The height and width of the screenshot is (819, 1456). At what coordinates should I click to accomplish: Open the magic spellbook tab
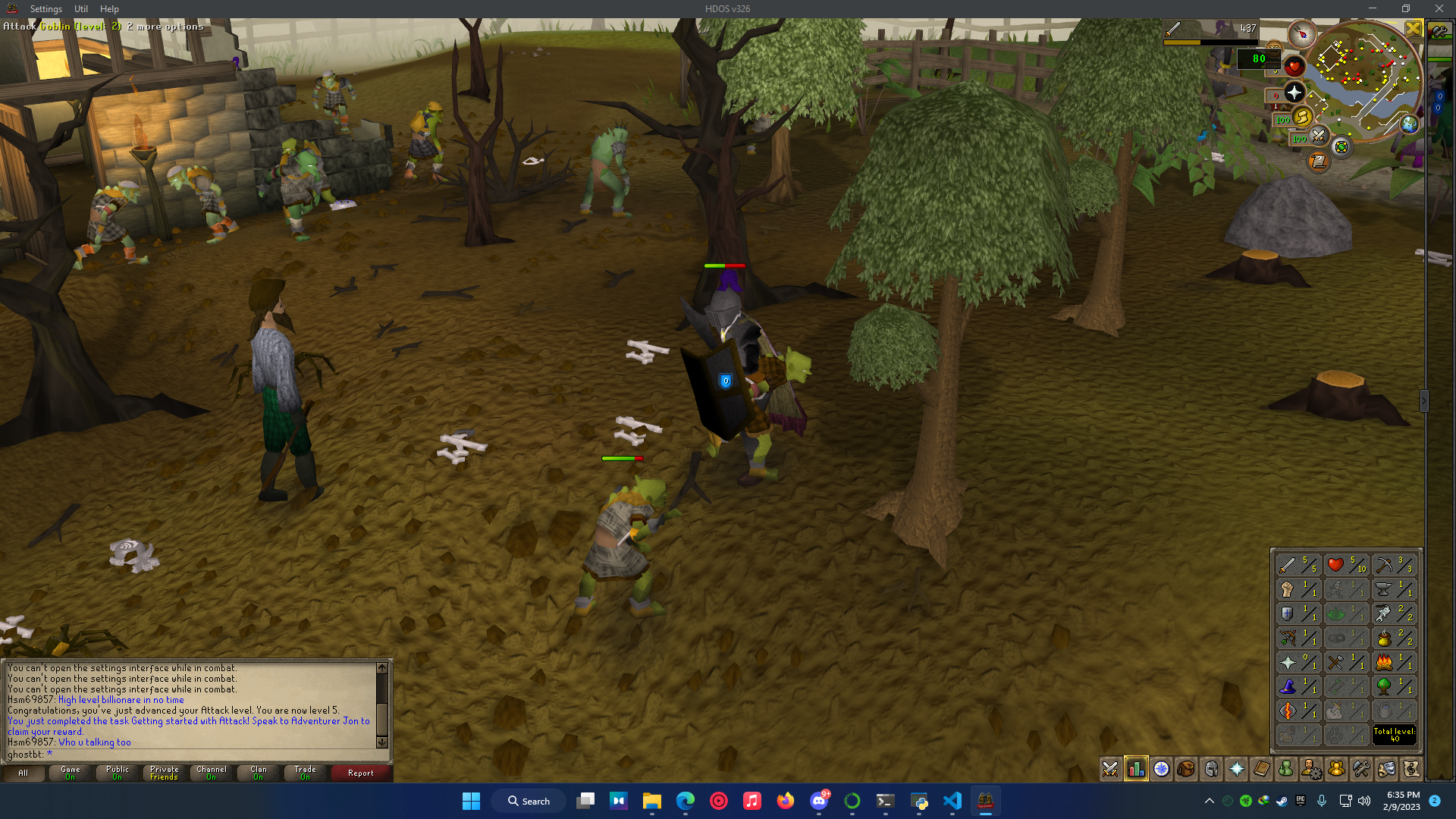pyautogui.click(x=1261, y=769)
